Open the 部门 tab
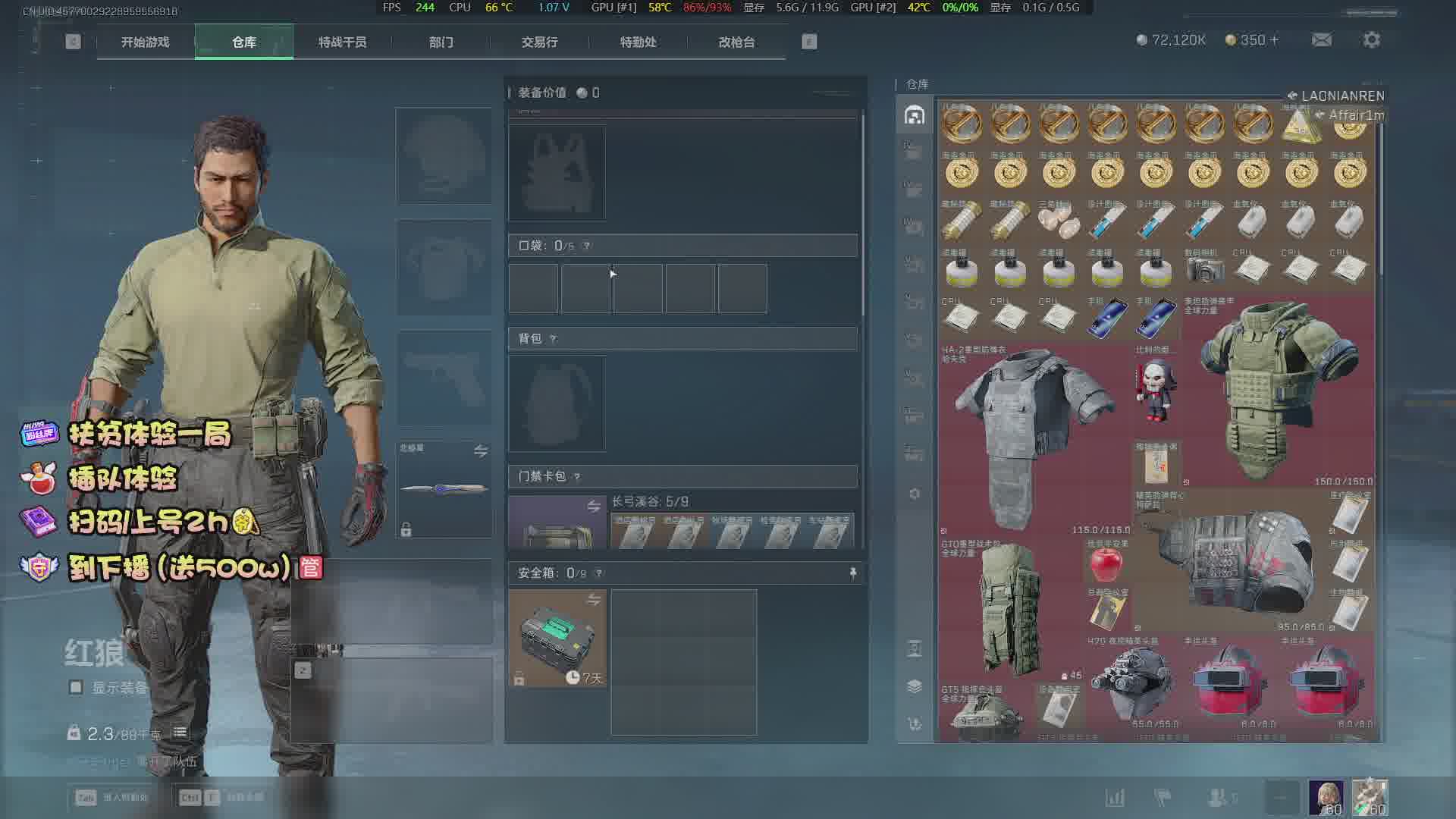The width and height of the screenshot is (1456, 819). click(441, 42)
